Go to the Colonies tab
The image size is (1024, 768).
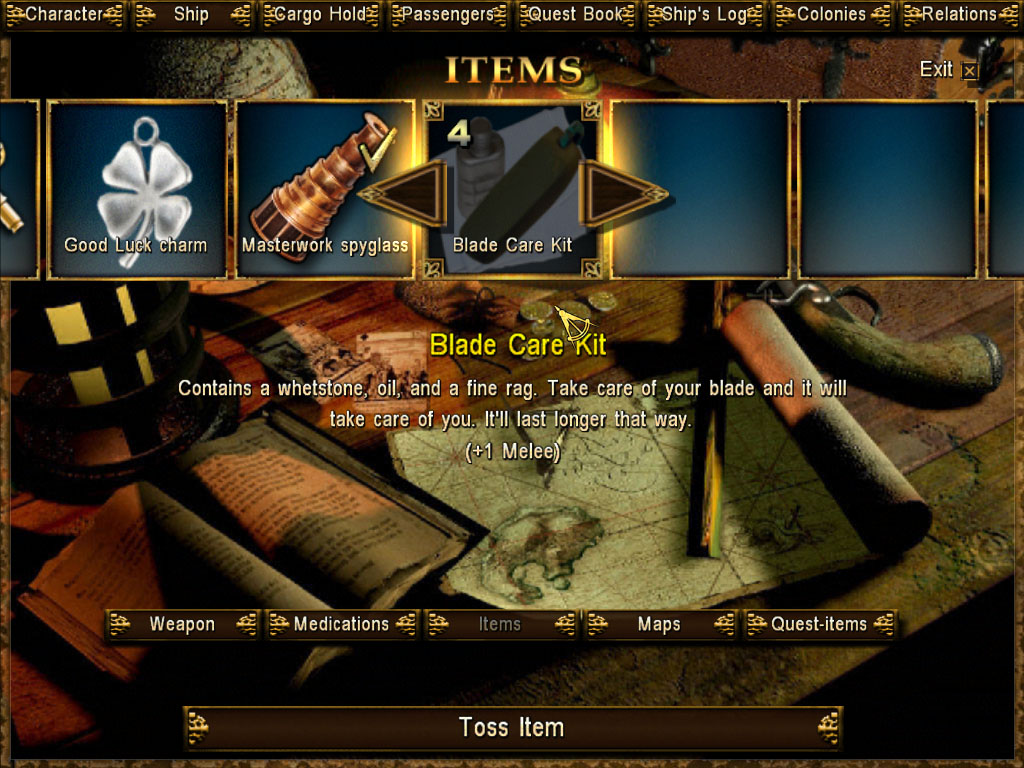point(832,15)
